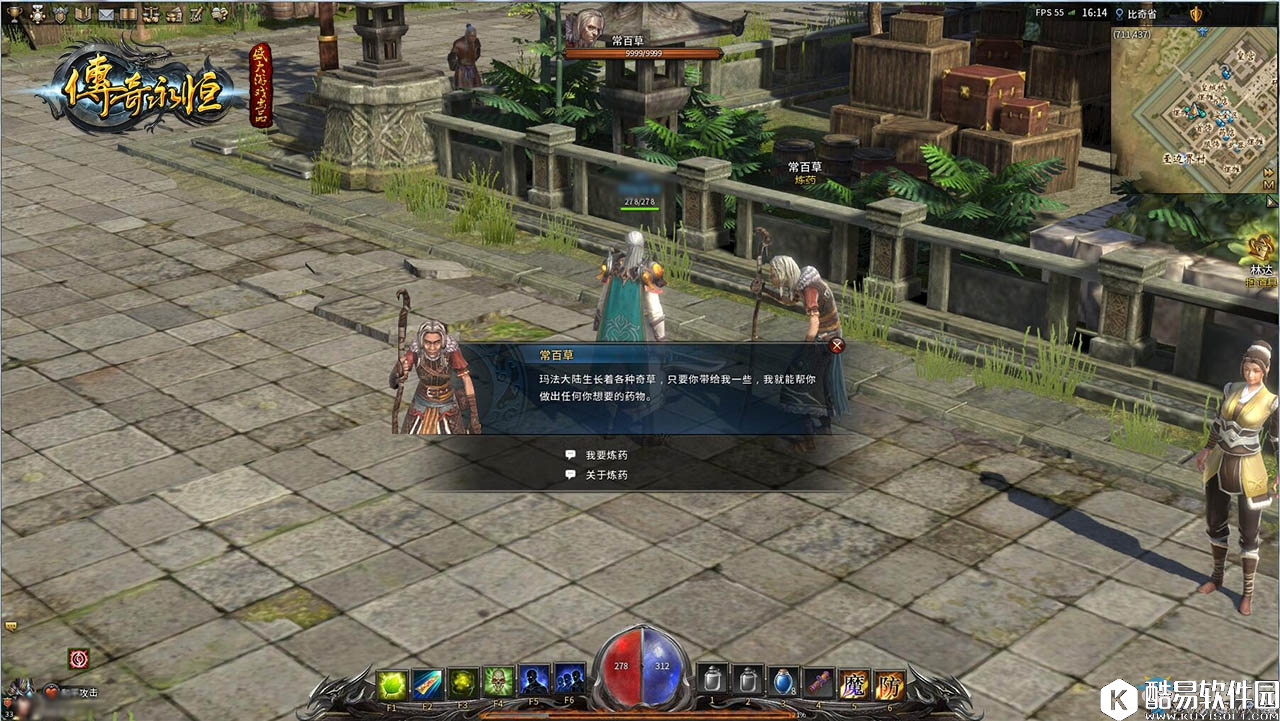Cast the green skull skill on F4
This screenshot has height=721, width=1280.
click(498, 683)
